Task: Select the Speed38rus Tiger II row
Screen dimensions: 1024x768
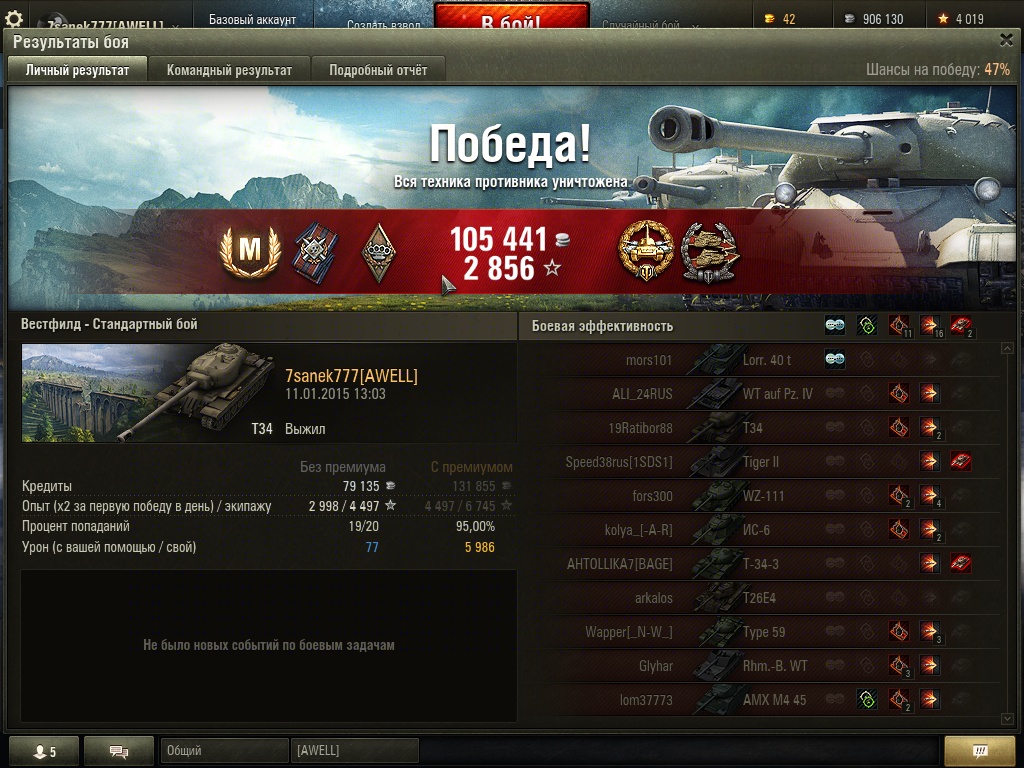Action: (760, 462)
